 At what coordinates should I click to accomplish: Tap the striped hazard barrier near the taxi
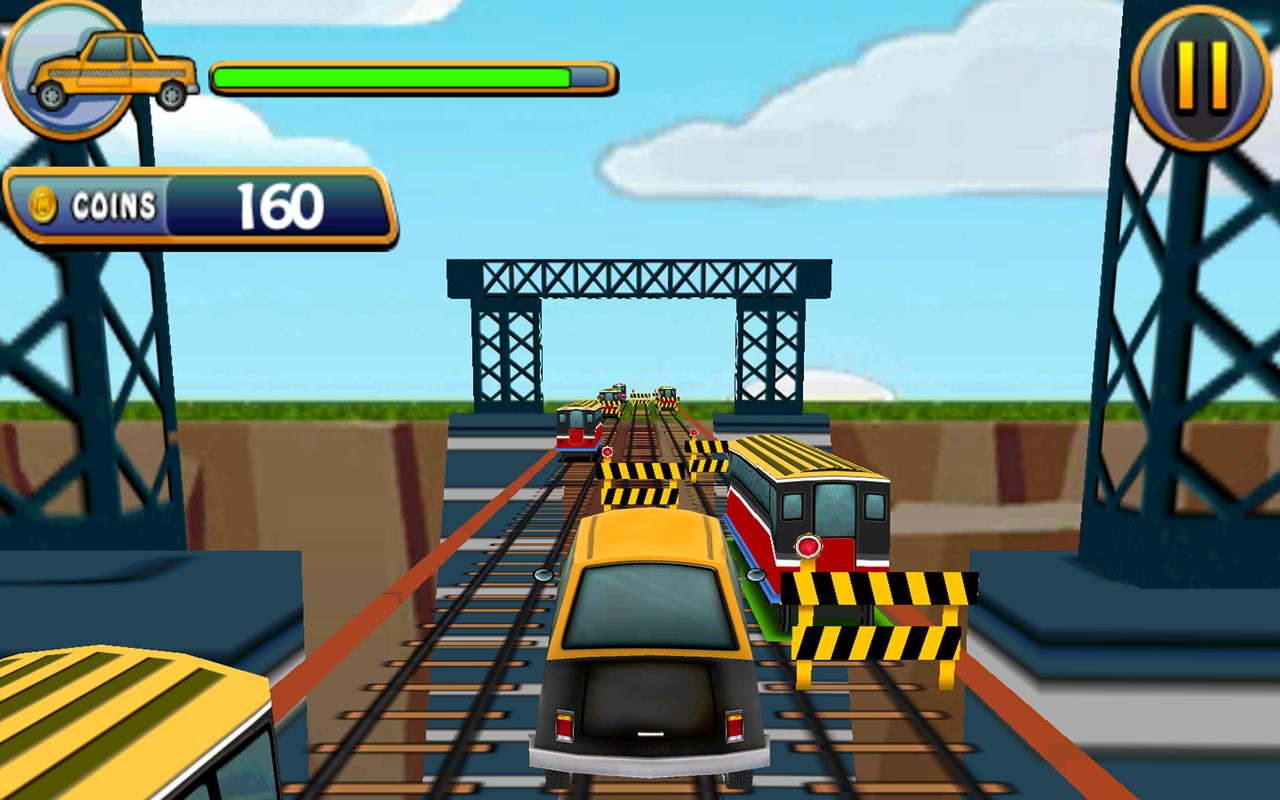pyautogui.click(x=640, y=480)
